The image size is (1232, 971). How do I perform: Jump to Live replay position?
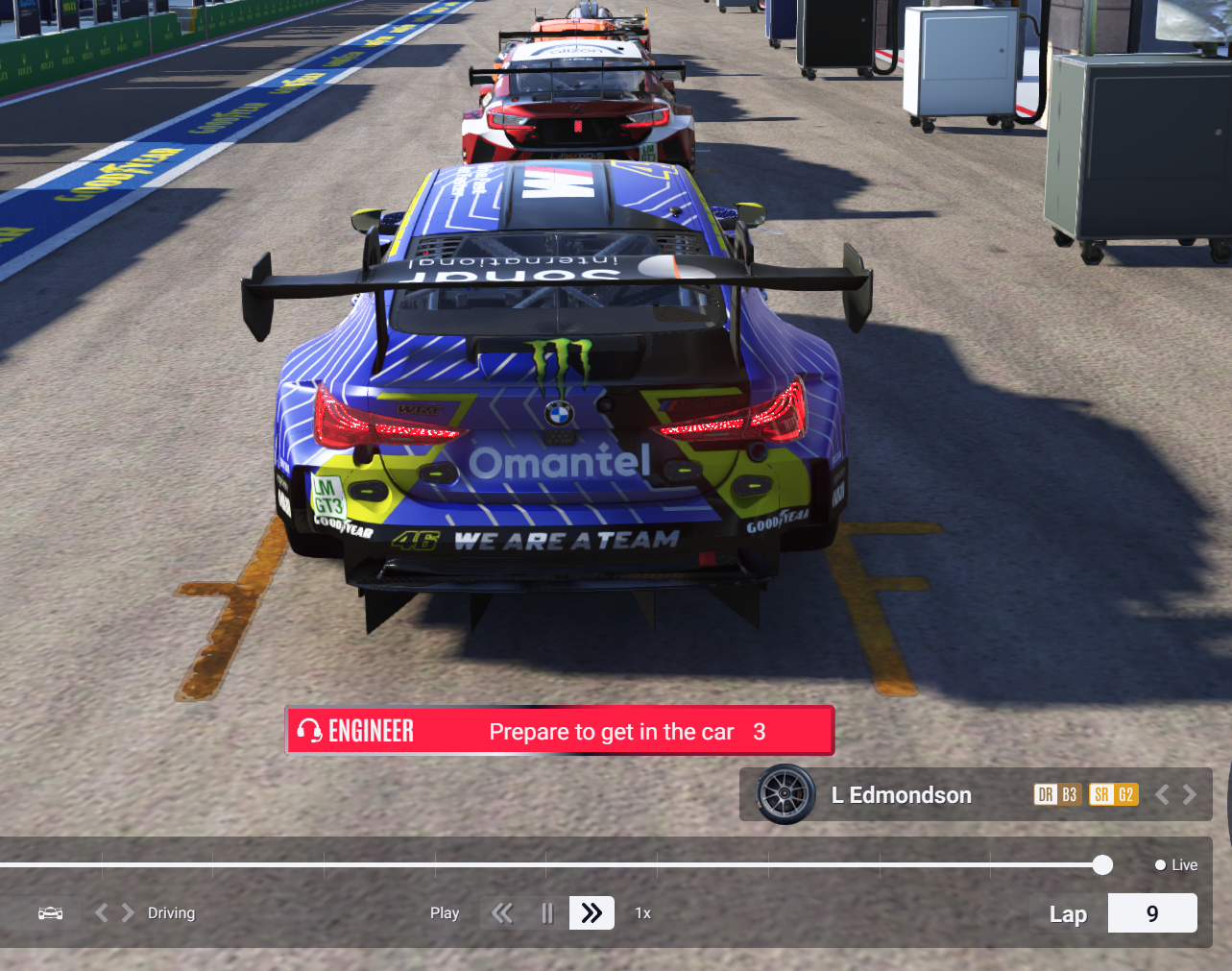[1176, 865]
